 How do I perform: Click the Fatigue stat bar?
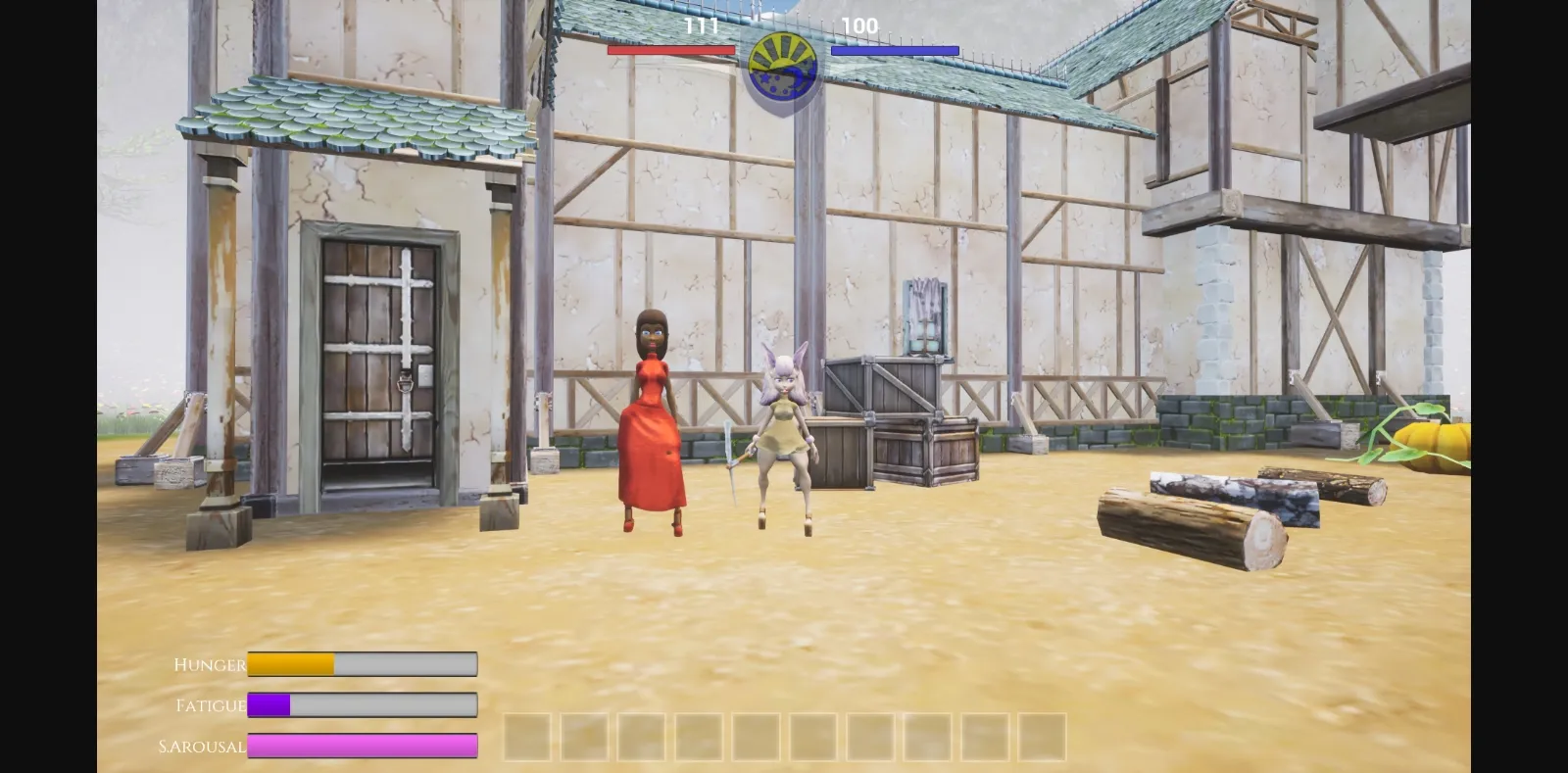pos(363,705)
